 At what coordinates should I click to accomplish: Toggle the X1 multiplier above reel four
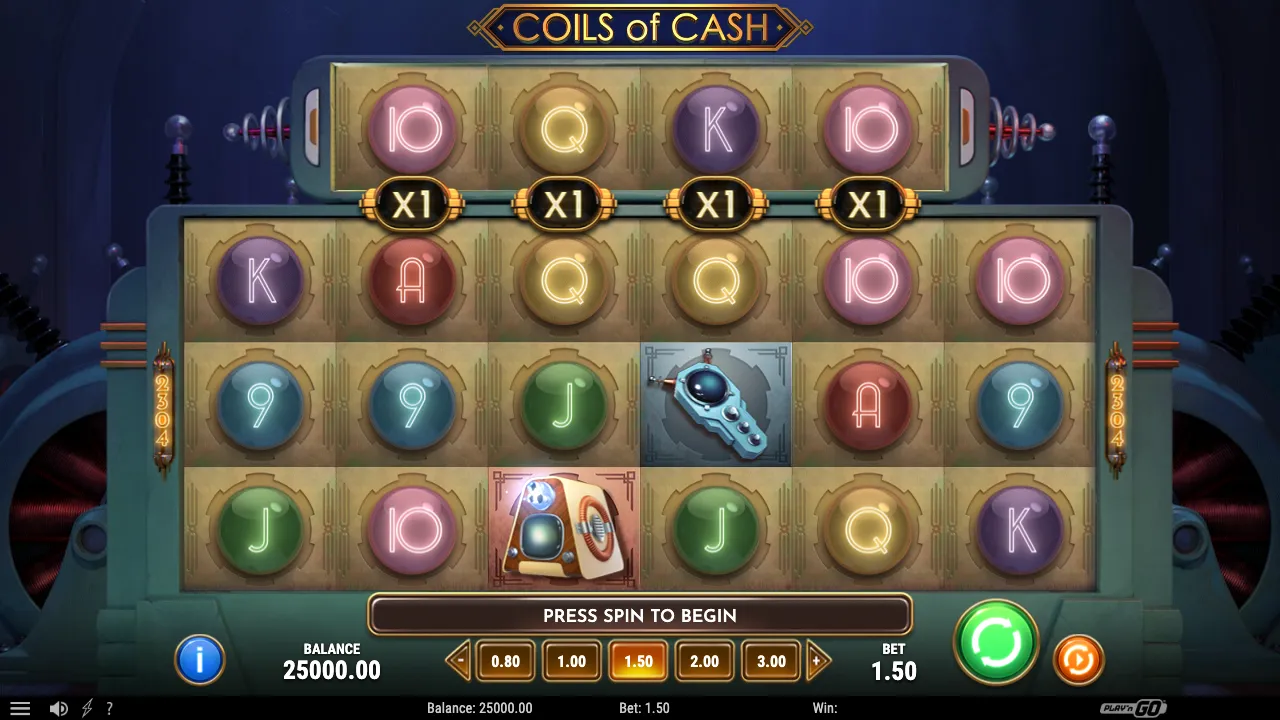tap(868, 205)
